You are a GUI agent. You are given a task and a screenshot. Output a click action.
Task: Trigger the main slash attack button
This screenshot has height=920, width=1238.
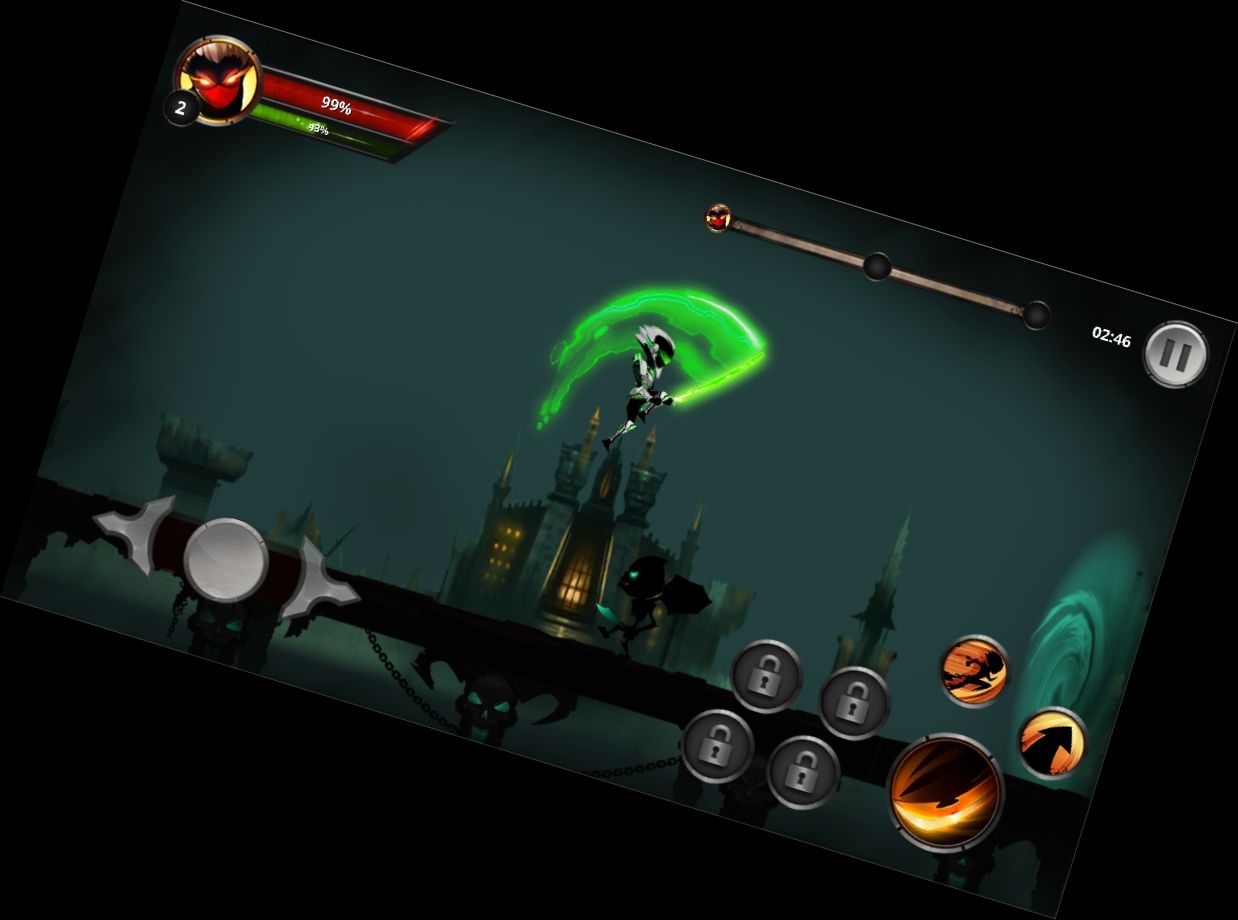pyautogui.click(x=944, y=792)
